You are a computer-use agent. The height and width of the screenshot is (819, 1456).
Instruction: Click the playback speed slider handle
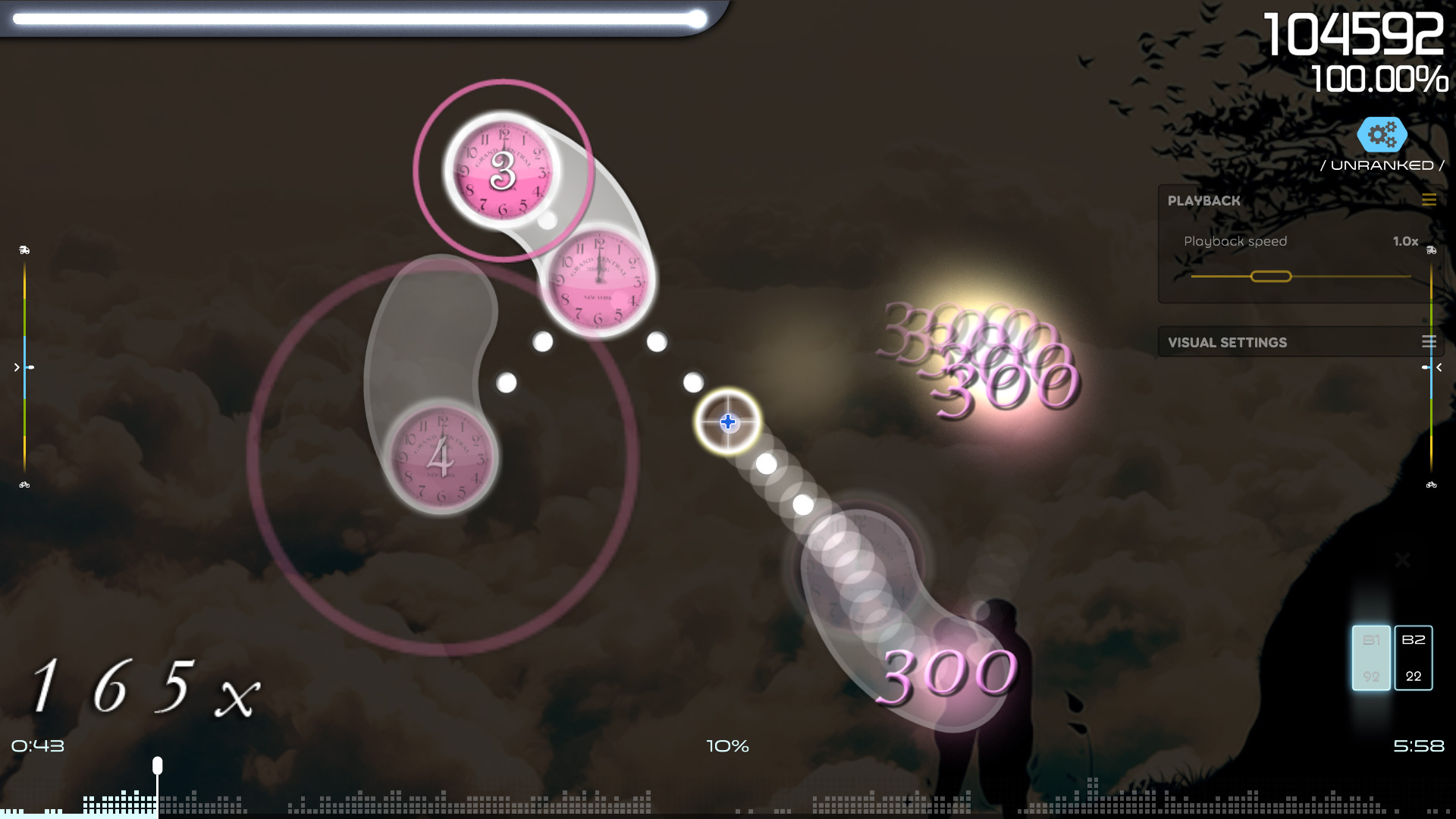point(1272,277)
